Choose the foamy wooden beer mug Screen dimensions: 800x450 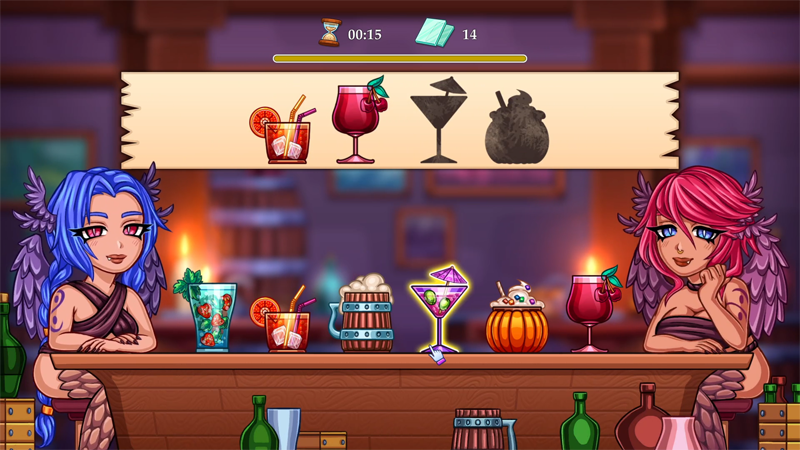[x=365, y=316]
